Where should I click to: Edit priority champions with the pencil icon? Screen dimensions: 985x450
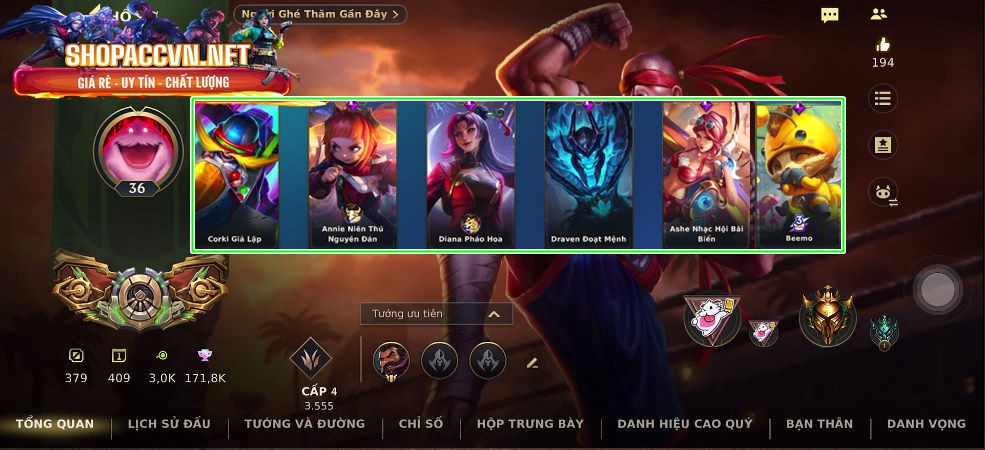532,362
